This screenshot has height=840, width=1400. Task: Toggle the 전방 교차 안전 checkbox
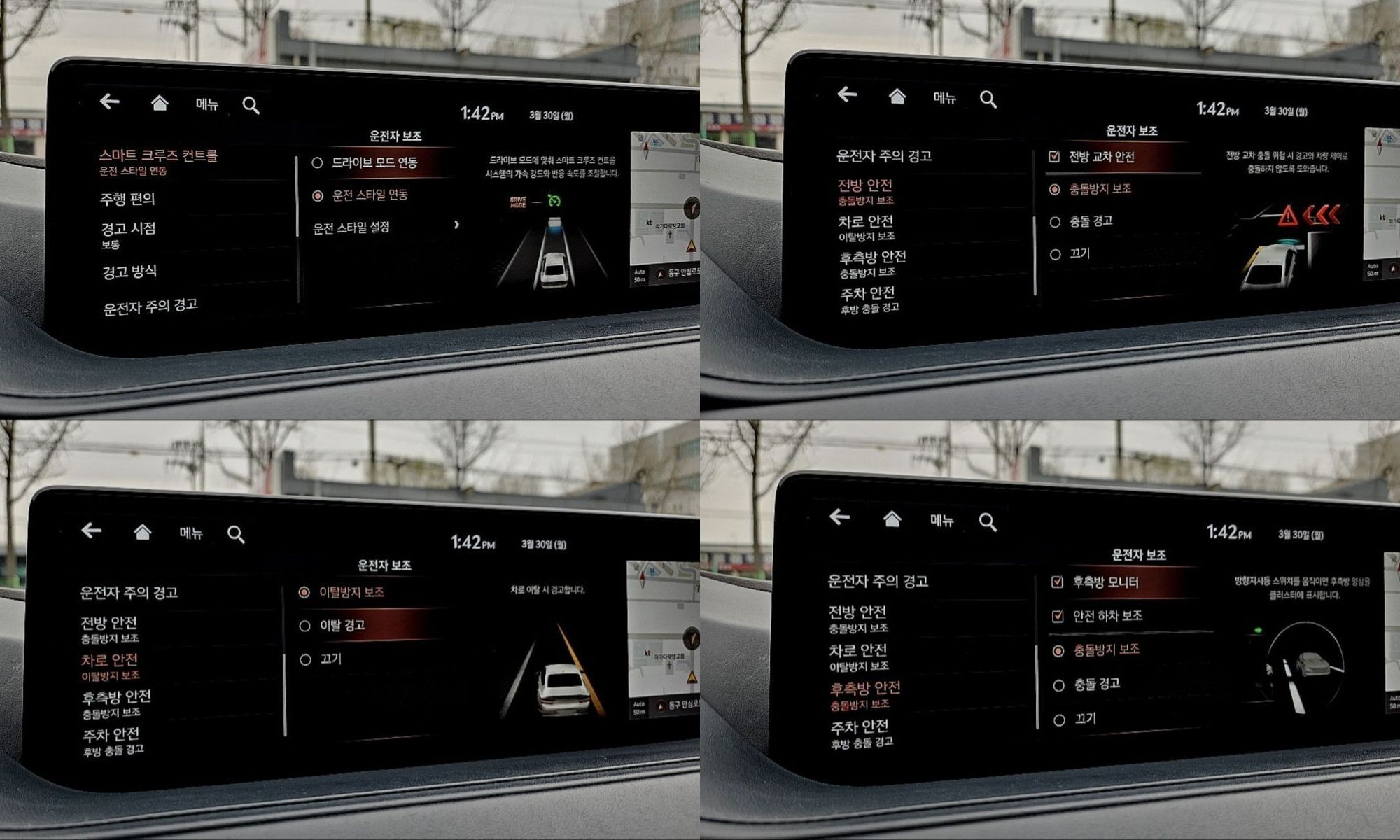pyautogui.click(x=1054, y=157)
